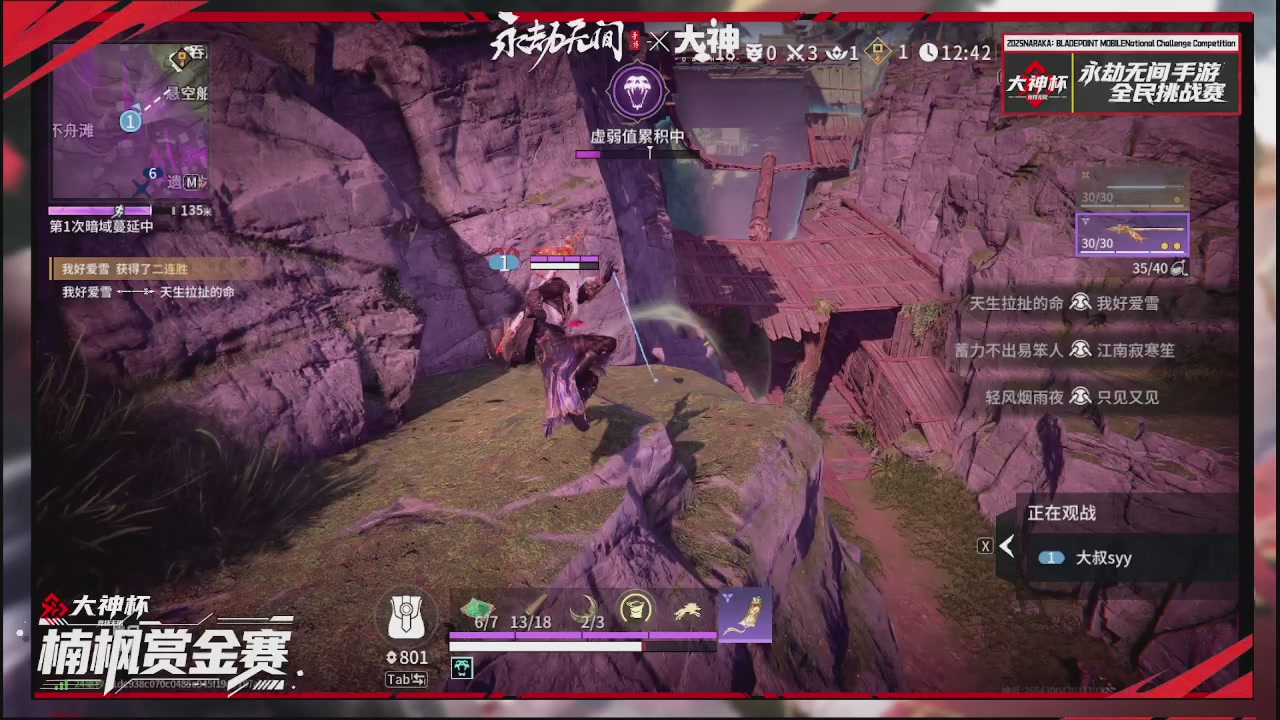Click the crescent blade item showing 2/3
This screenshot has height=720, width=1280.
point(585,607)
